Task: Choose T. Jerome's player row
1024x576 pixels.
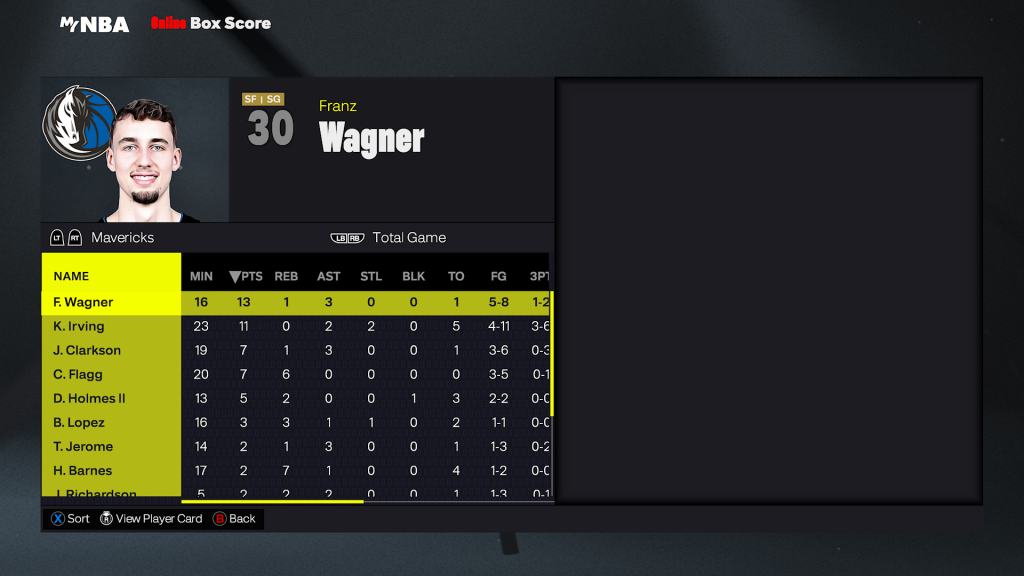Action: click(x=83, y=446)
